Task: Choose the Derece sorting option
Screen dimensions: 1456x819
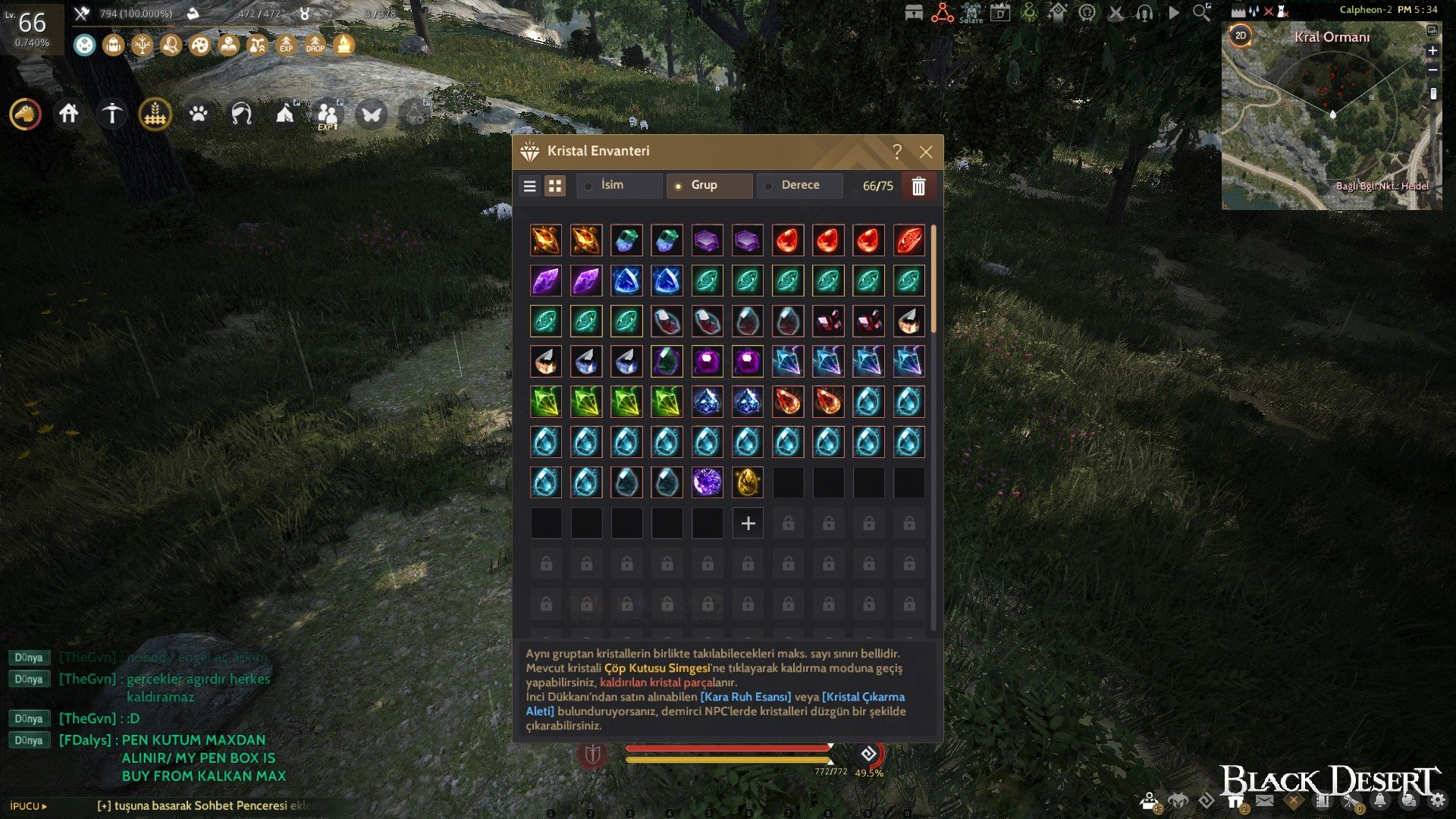Action: 799,185
